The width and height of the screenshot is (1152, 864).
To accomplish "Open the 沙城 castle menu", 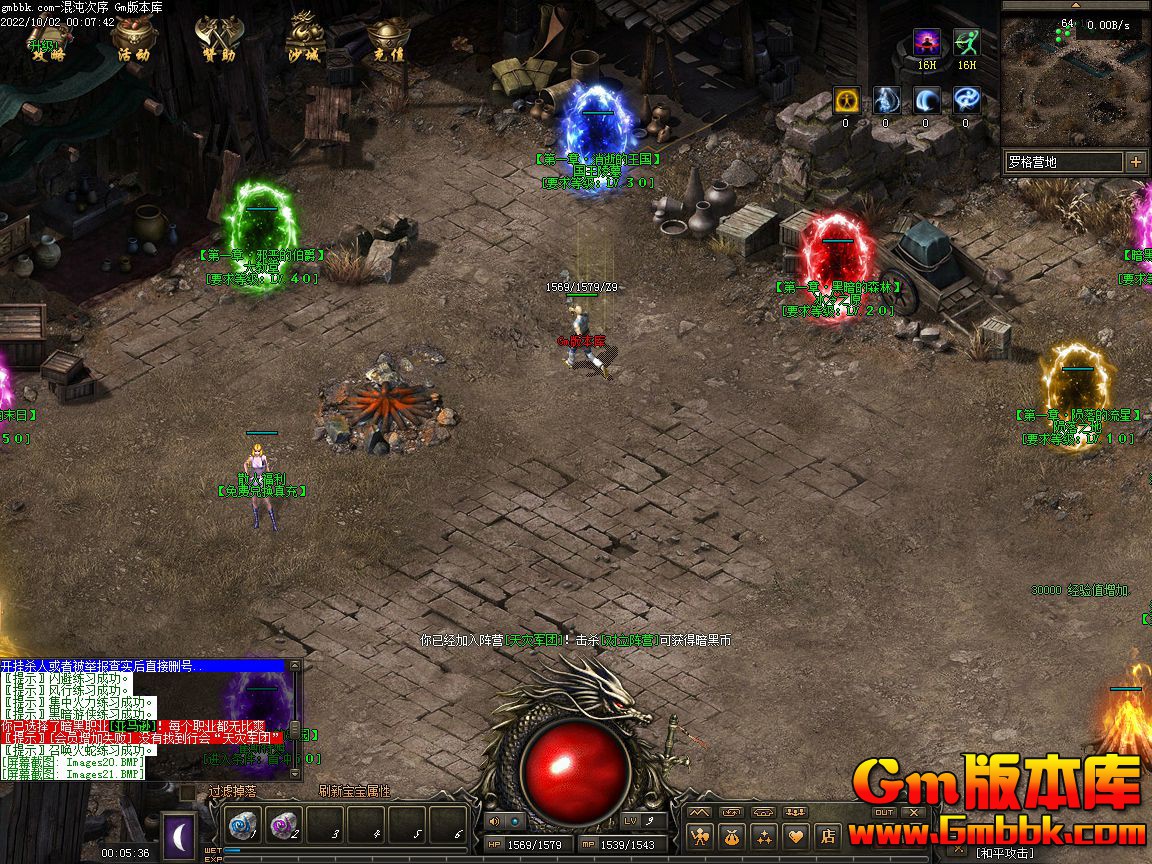I will pyautogui.click(x=303, y=39).
